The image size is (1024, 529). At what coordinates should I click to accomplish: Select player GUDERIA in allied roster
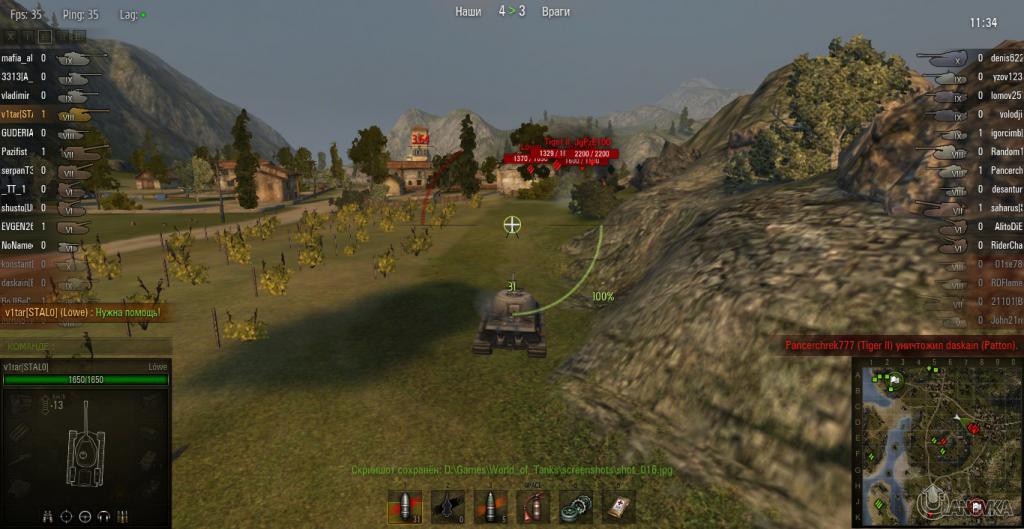[x=18, y=132]
